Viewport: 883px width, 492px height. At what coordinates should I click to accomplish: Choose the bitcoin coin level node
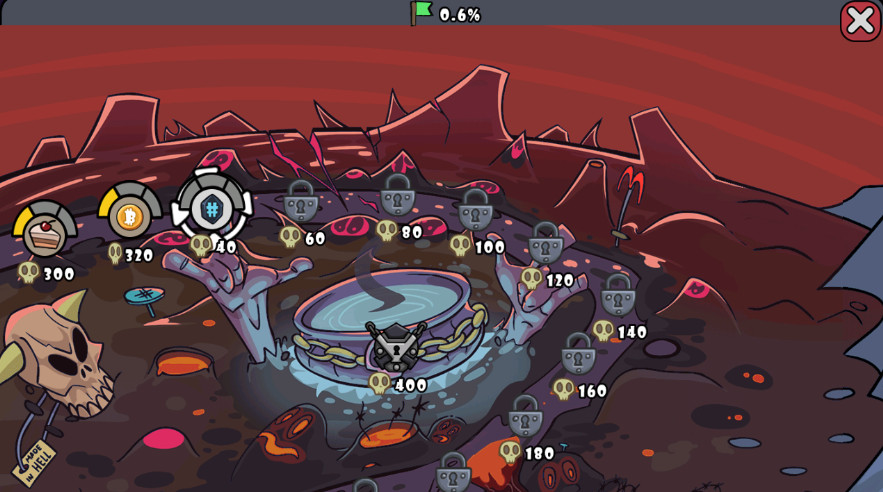(x=130, y=213)
